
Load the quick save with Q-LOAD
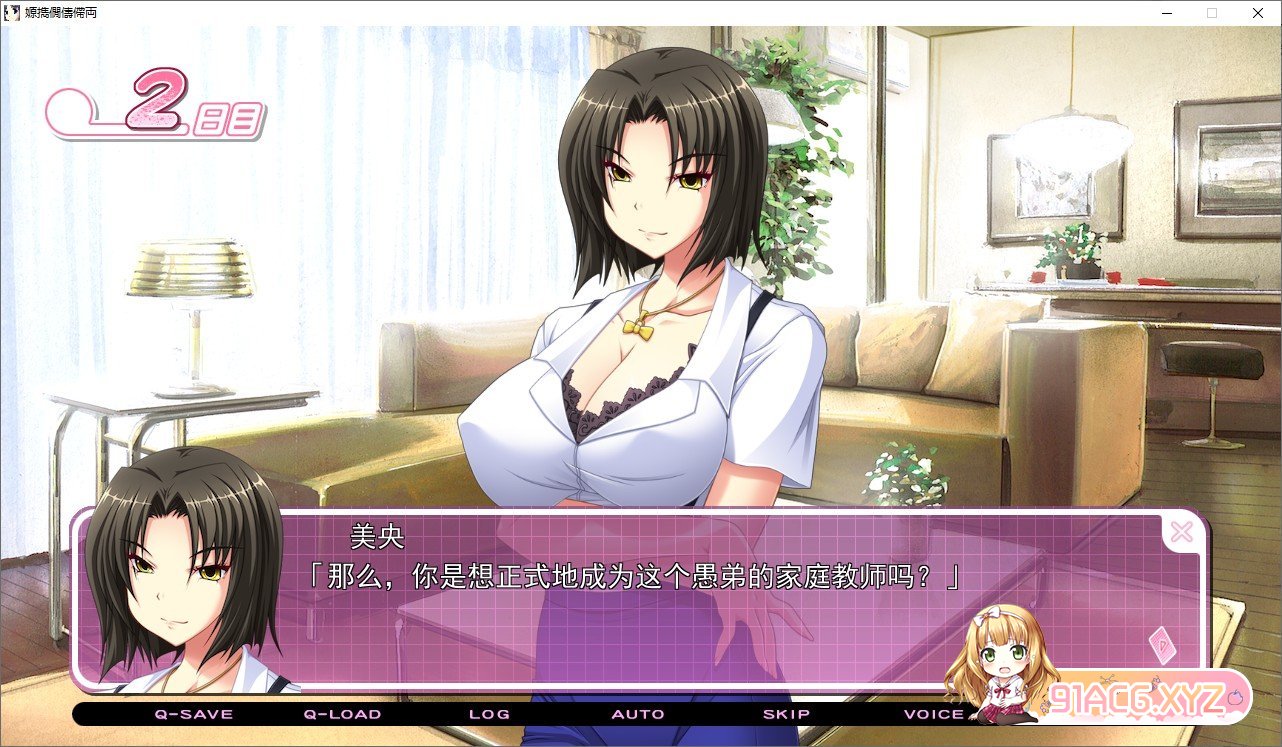click(342, 714)
